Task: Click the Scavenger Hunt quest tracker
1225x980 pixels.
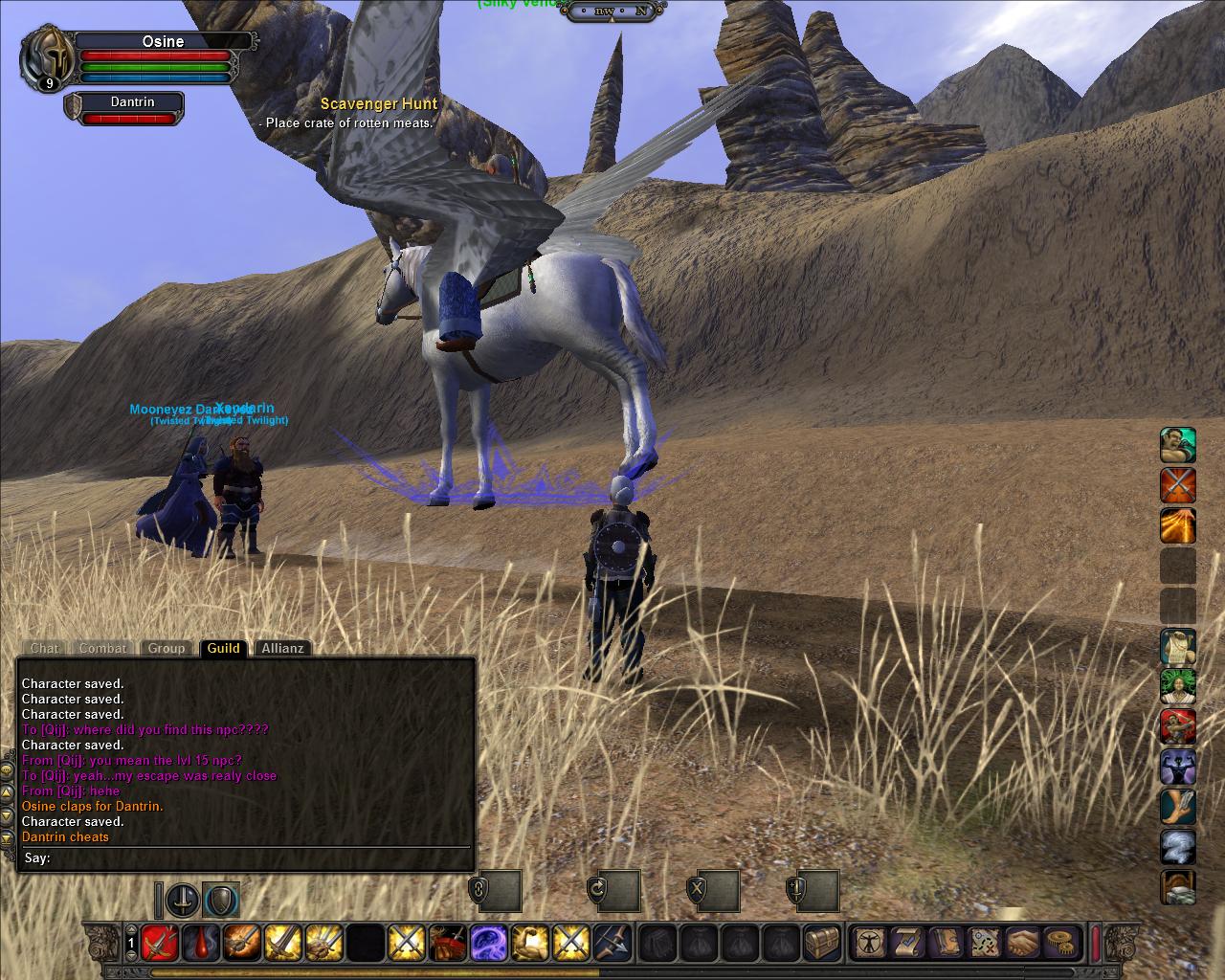Action: pyautogui.click(x=379, y=103)
